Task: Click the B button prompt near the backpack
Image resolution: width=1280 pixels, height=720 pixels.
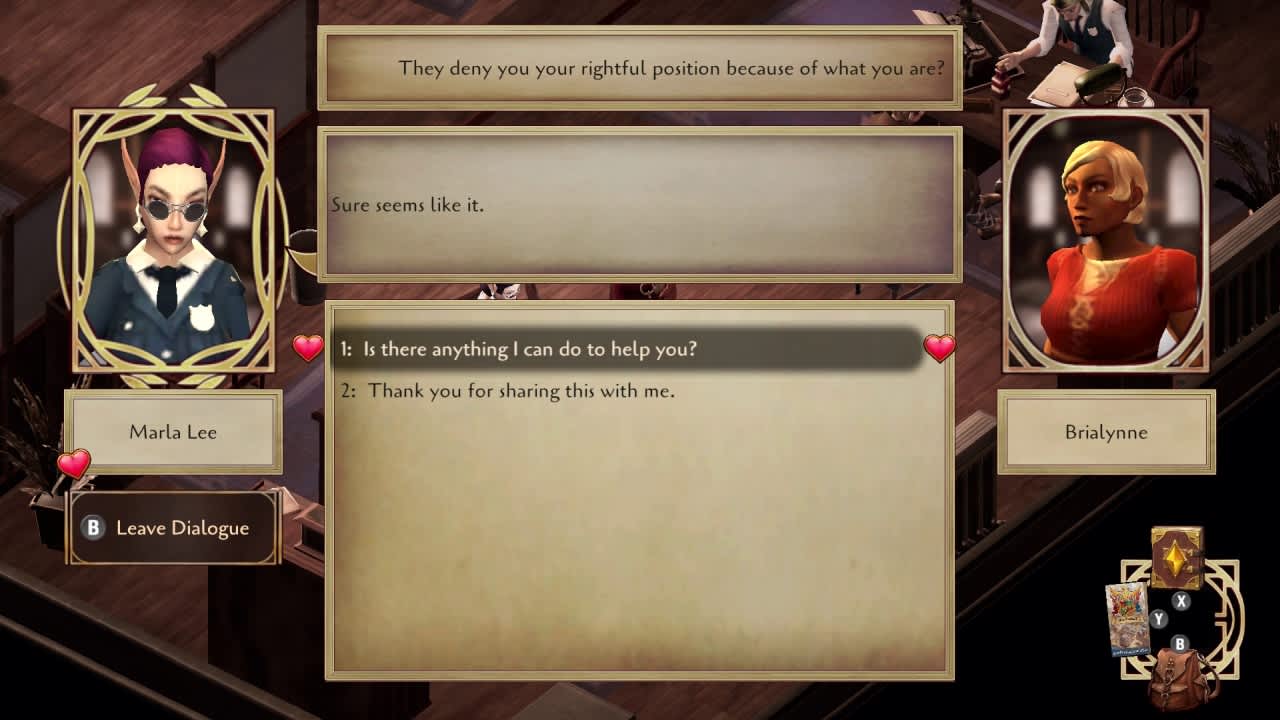Action: (x=1180, y=644)
